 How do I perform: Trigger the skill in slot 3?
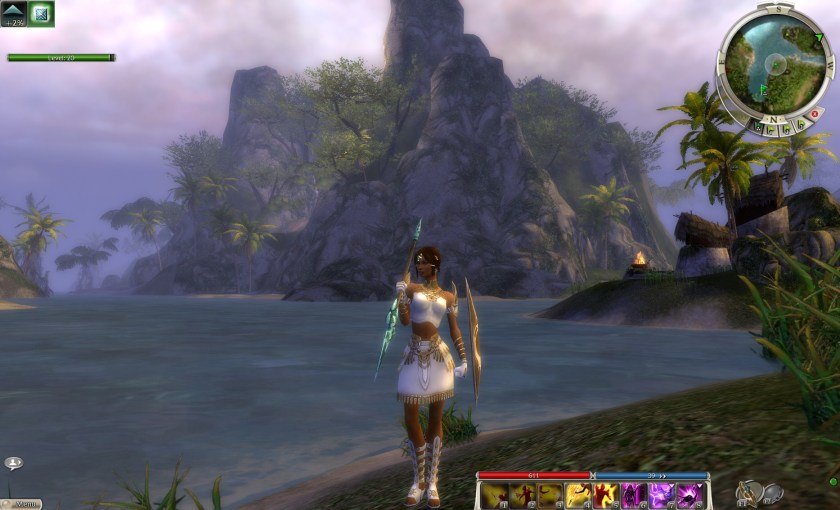[x=551, y=495]
